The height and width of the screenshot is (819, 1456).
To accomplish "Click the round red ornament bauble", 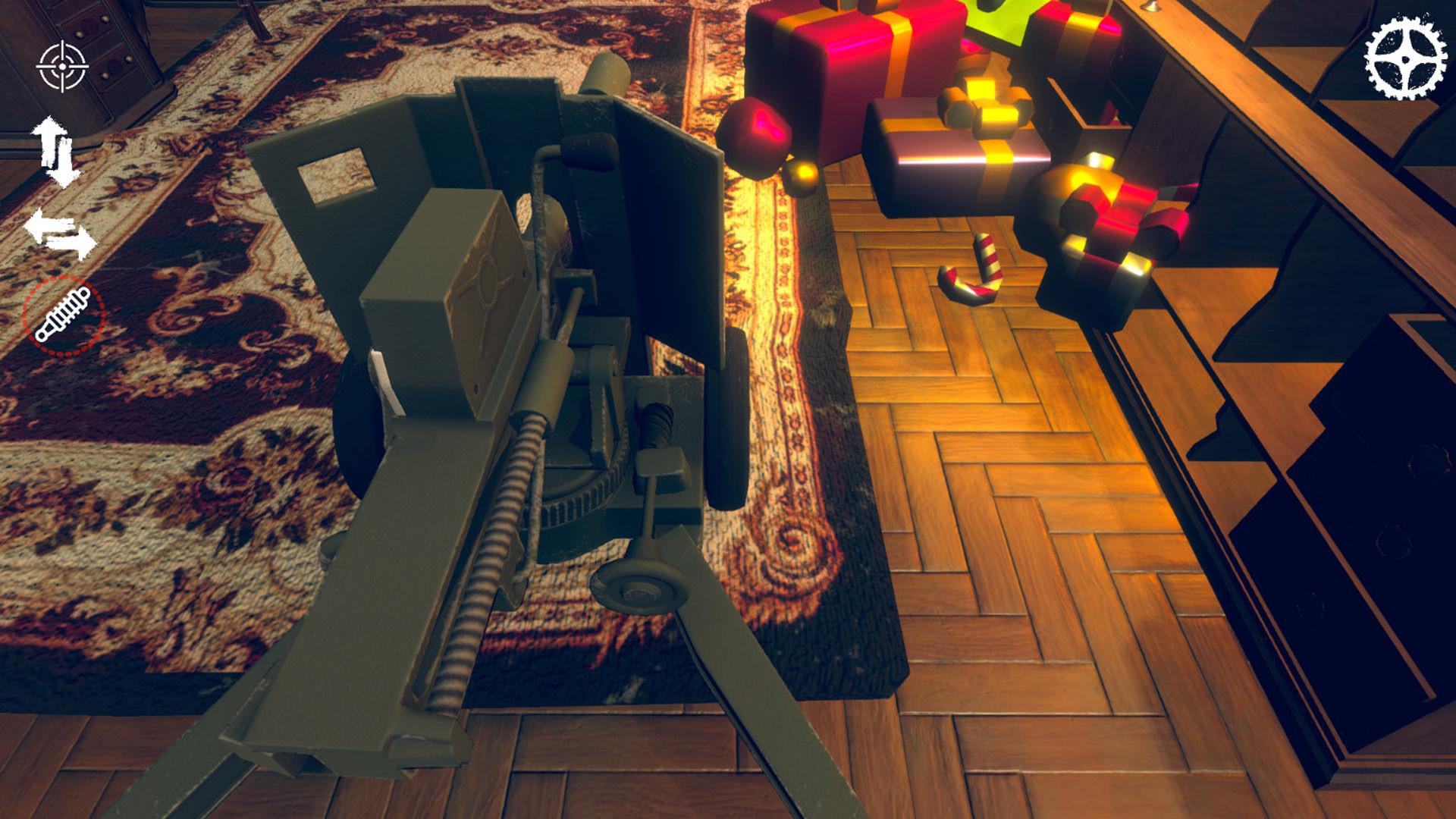I will click(755, 136).
